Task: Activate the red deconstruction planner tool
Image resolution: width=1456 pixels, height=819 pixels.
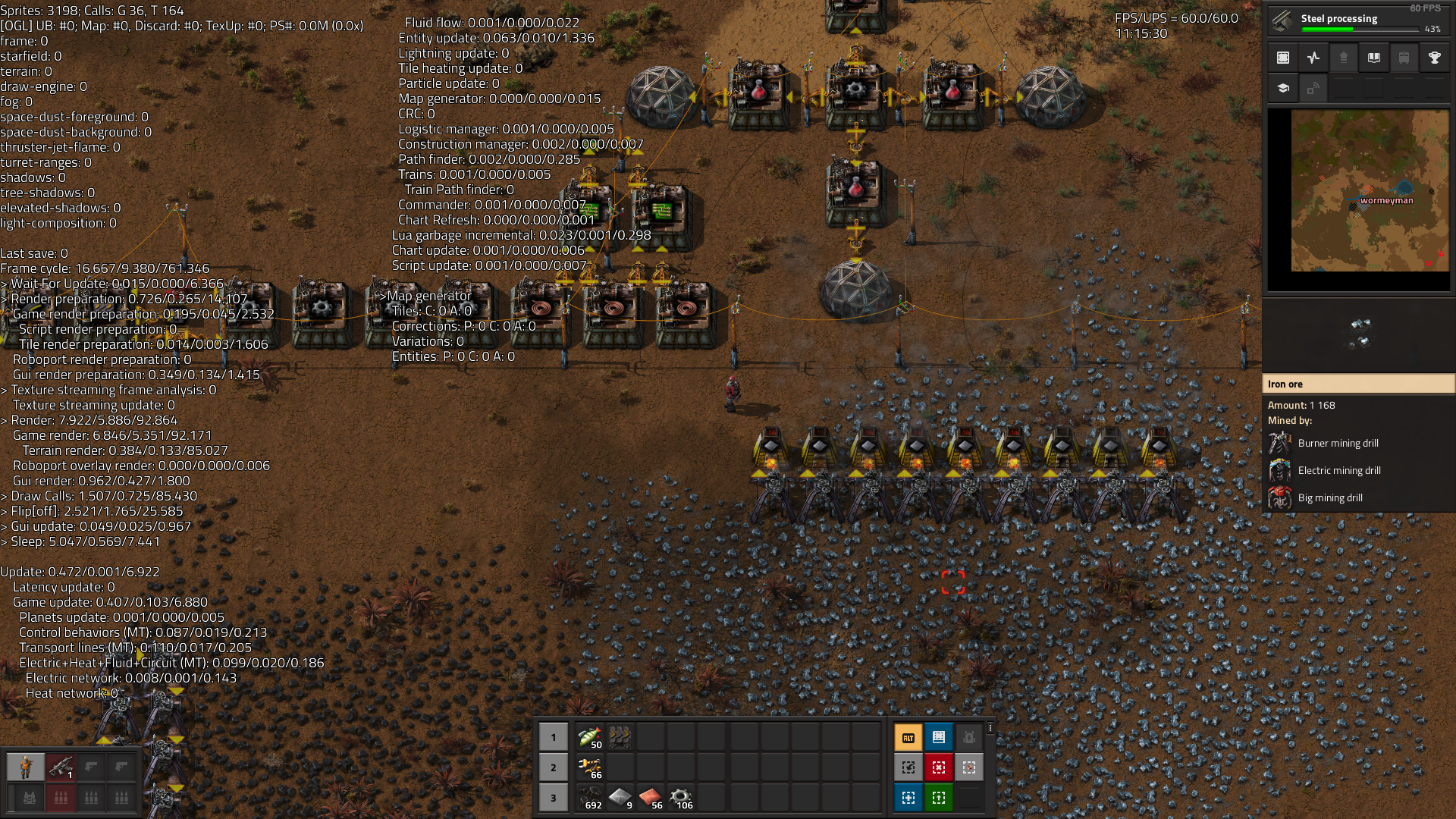Action: tap(939, 767)
